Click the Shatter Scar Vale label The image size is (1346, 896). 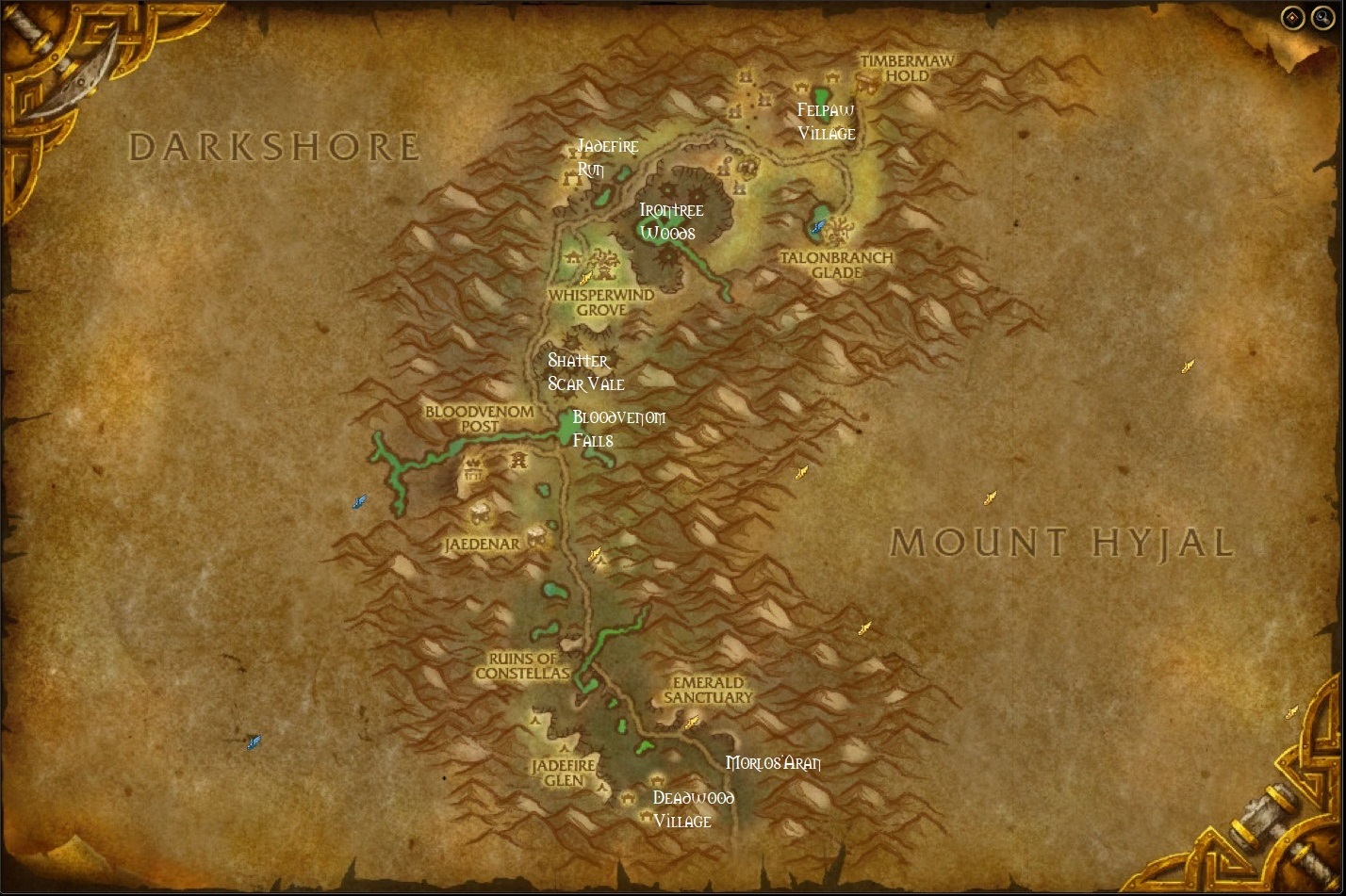(585, 372)
